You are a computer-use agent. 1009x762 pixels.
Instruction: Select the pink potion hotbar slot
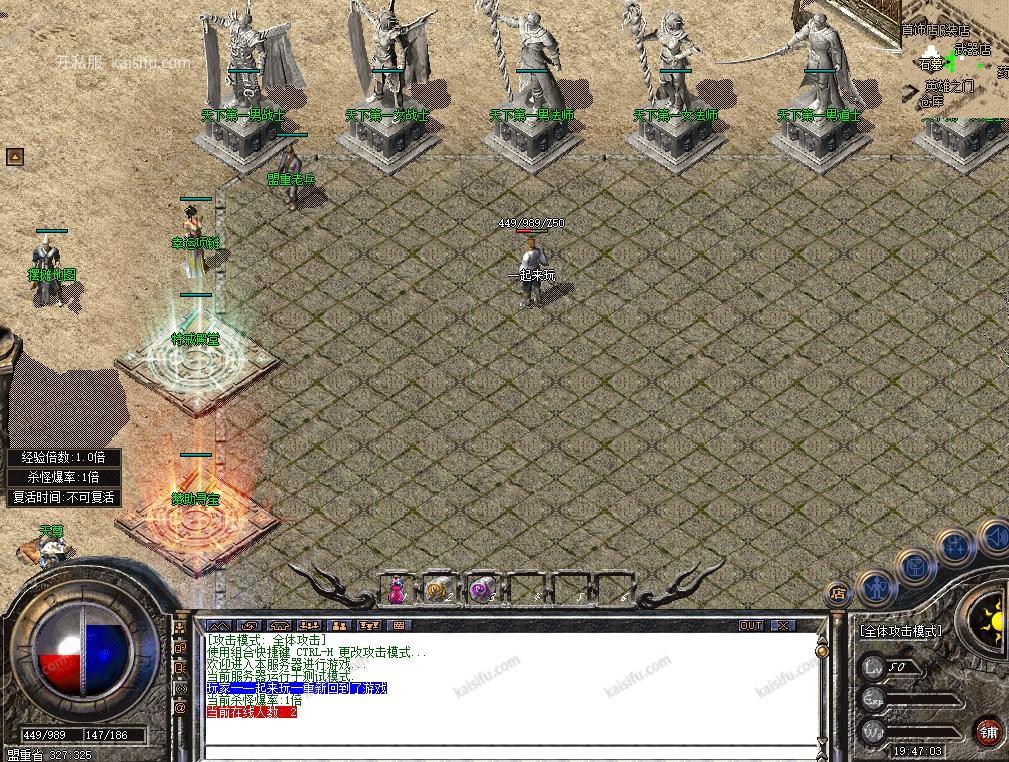(396, 590)
